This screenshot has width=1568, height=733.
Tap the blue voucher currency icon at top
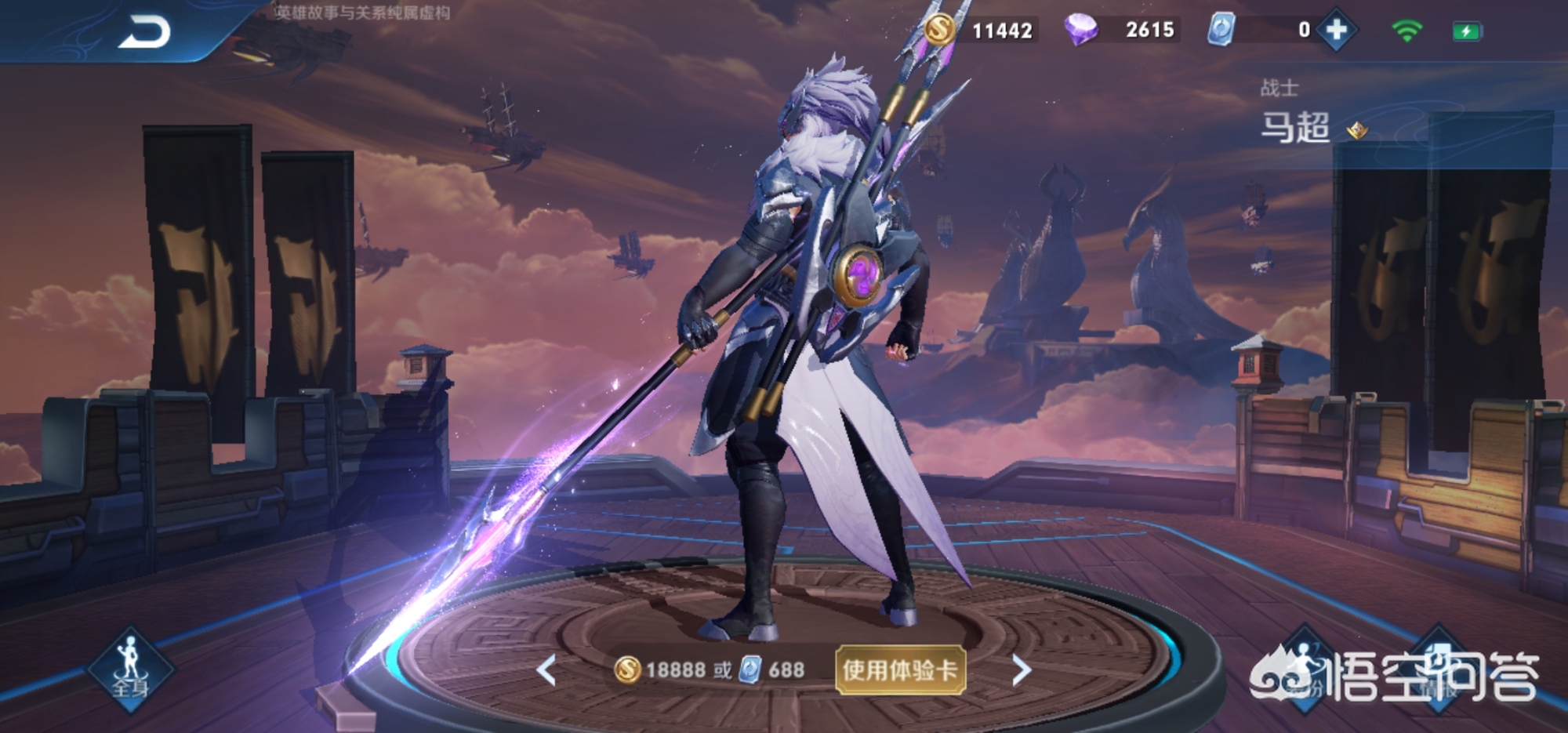[1221, 30]
